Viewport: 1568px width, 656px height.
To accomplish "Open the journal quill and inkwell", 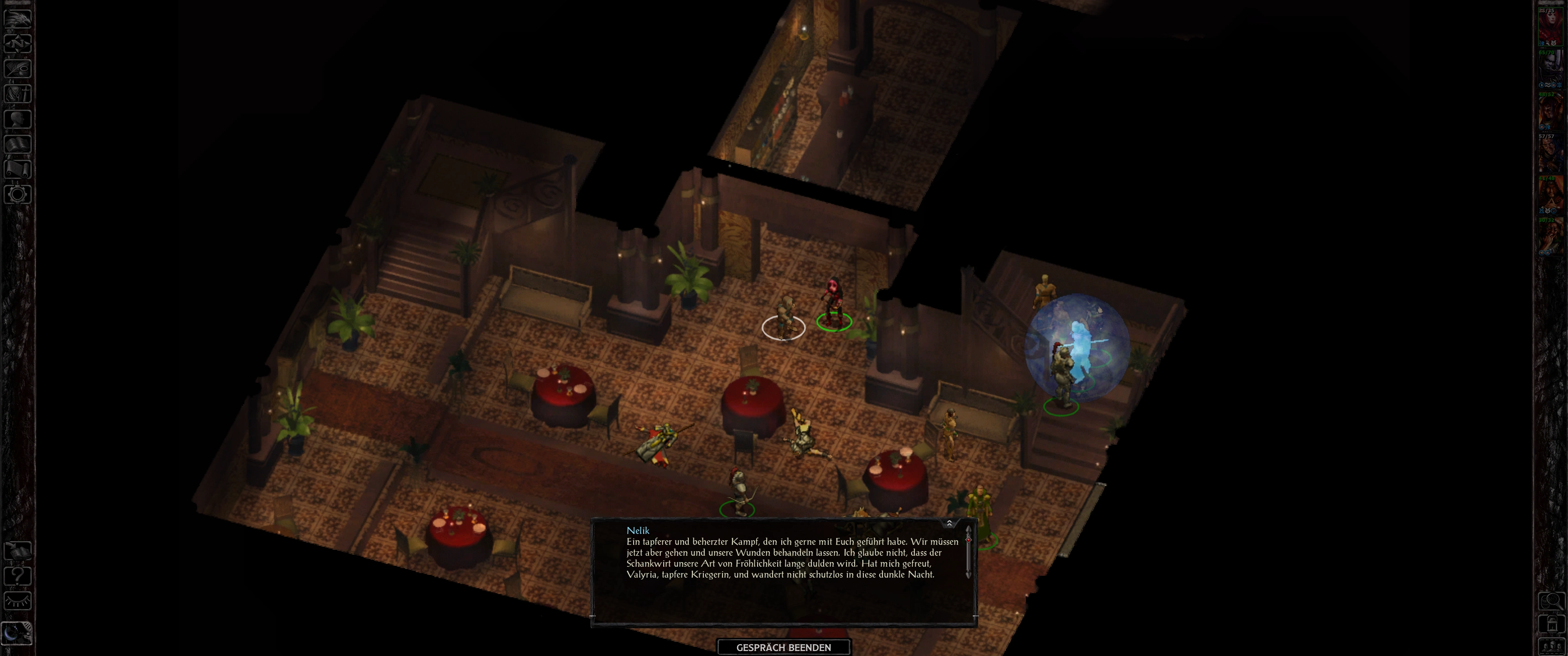I will [18, 68].
